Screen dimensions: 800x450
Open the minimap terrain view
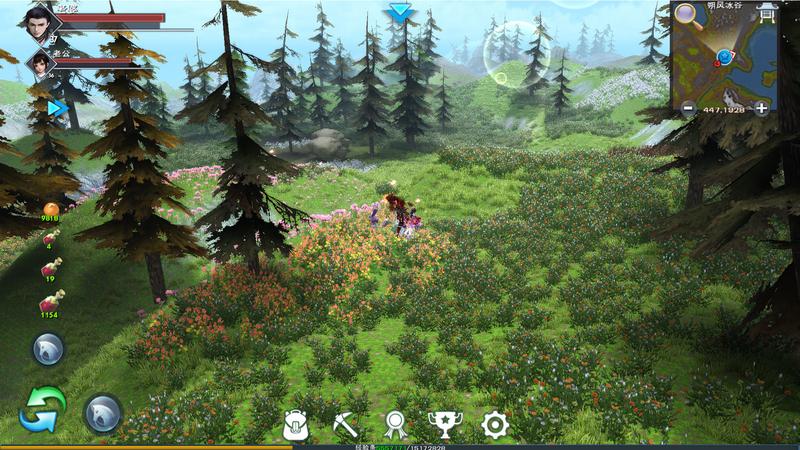725,60
